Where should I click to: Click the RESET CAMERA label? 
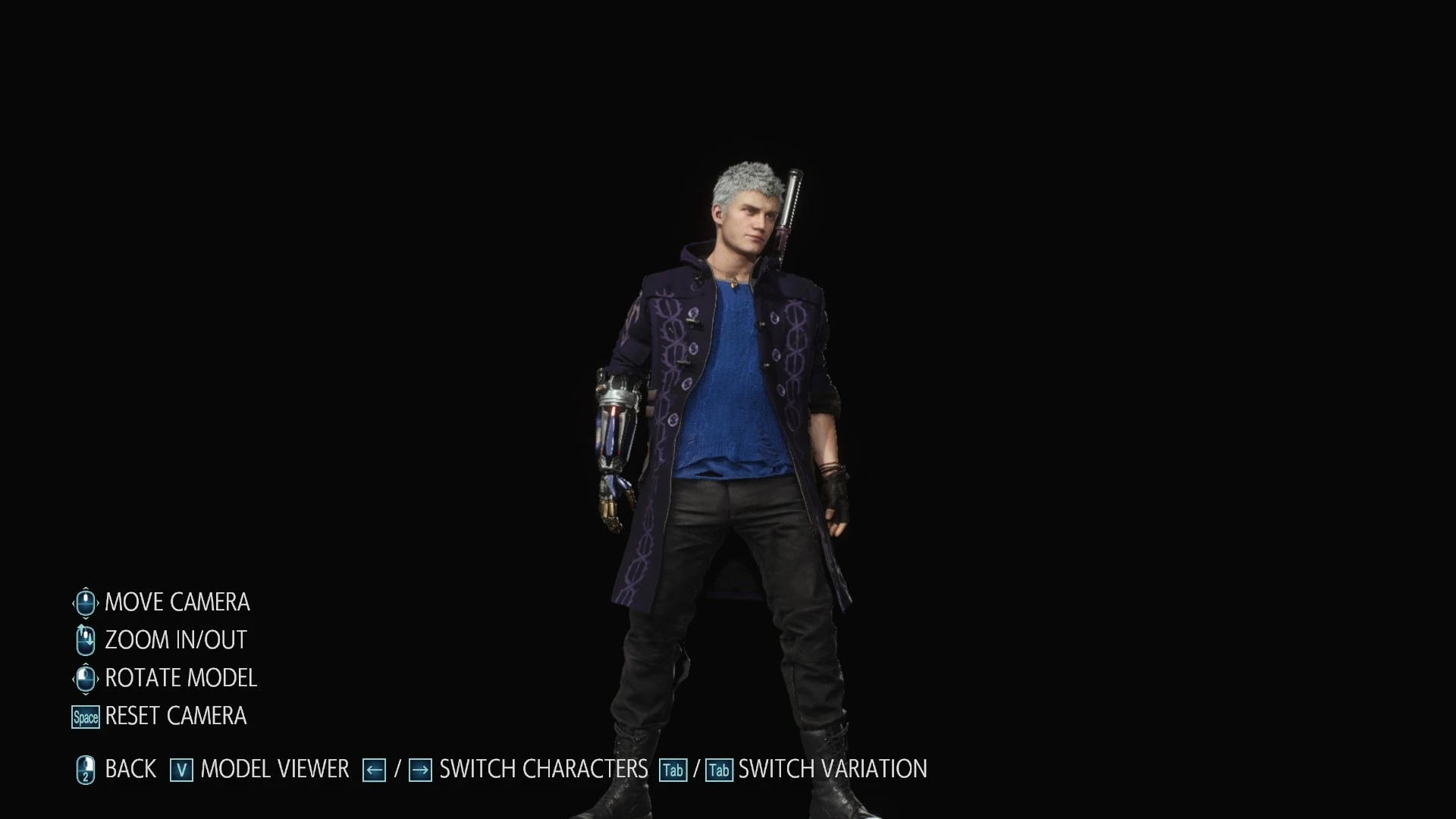[x=175, y=716]
